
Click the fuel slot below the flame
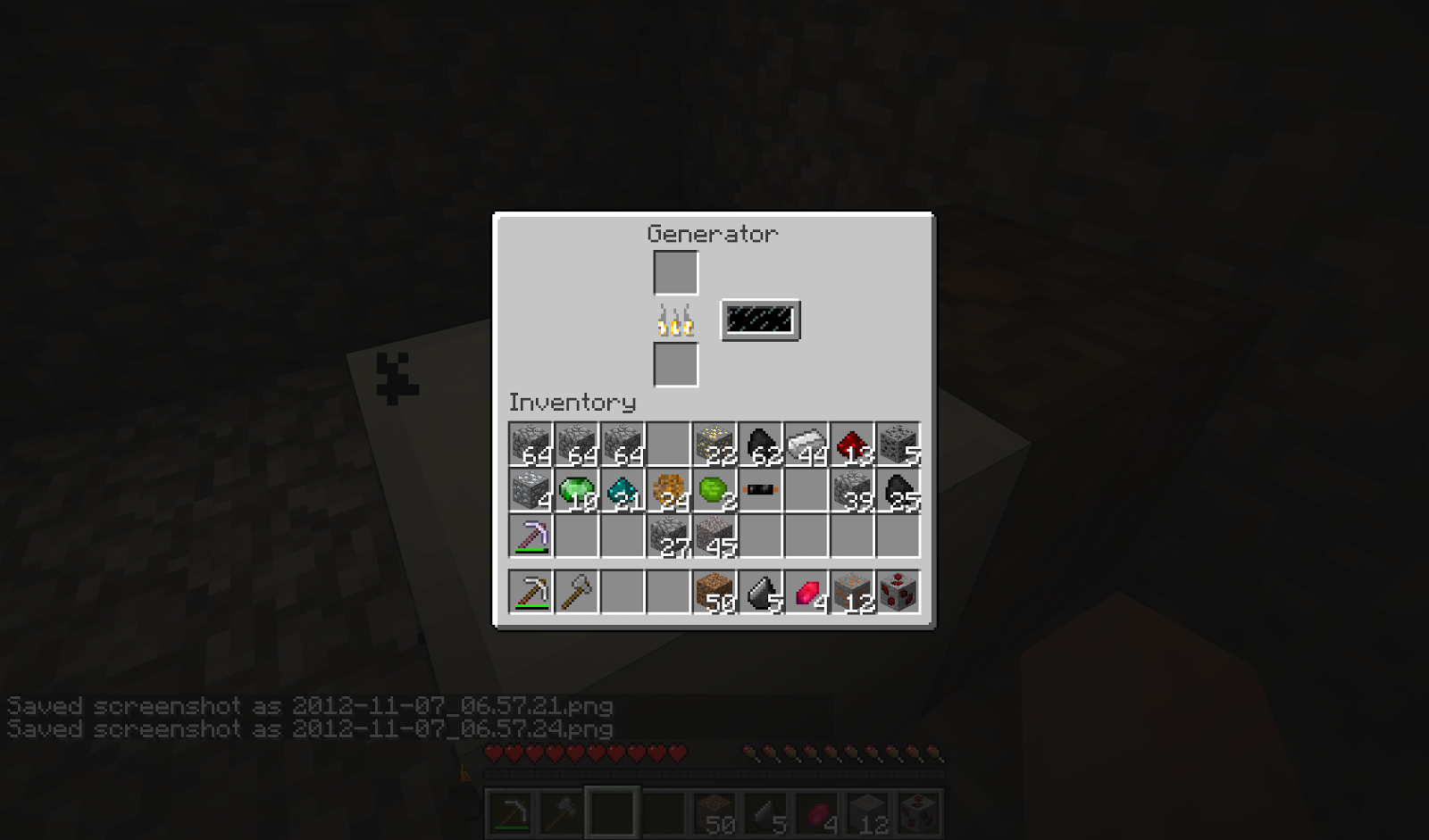pos(675,366)
